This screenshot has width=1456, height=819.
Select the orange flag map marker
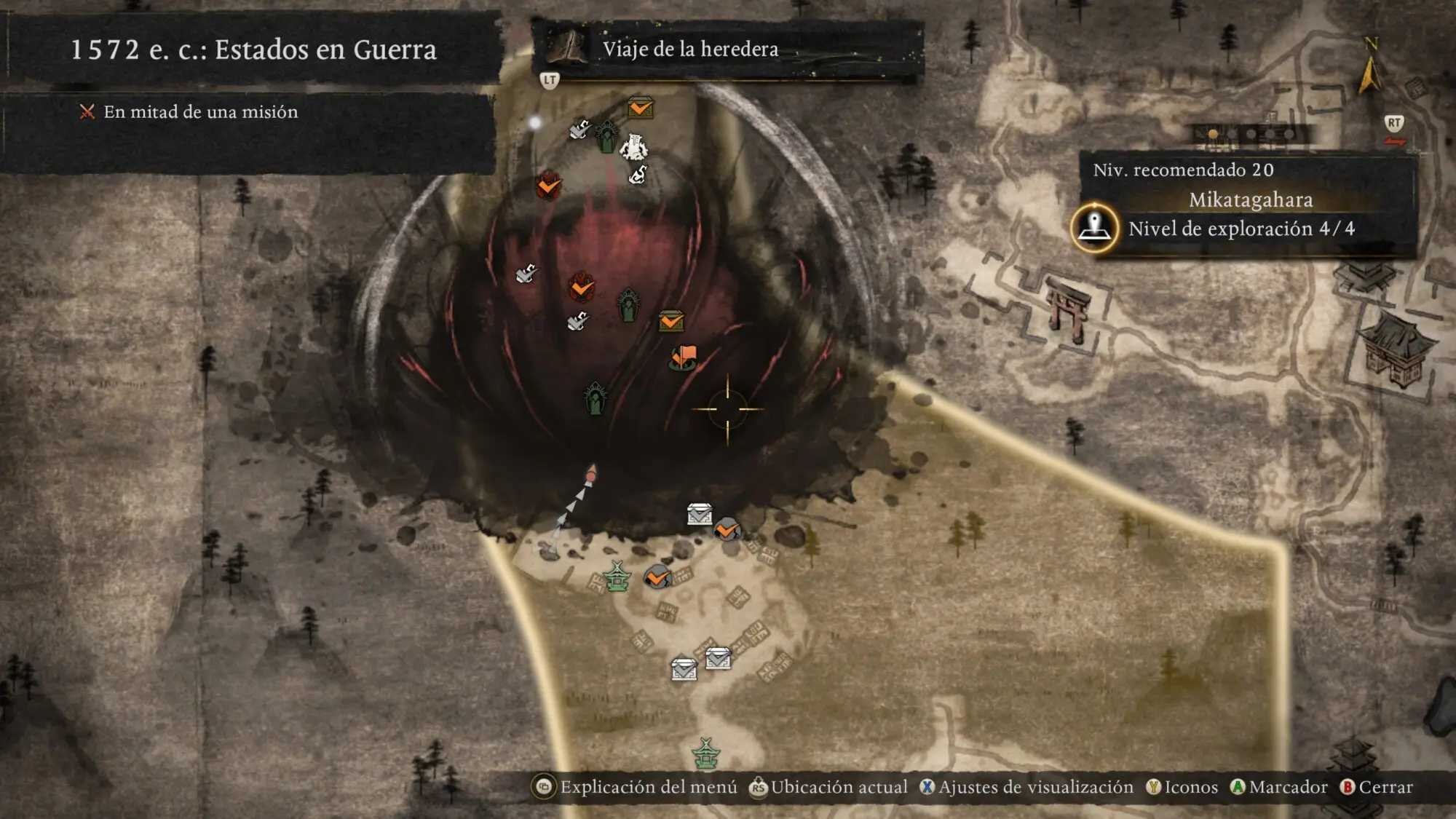tap(684, 357)
